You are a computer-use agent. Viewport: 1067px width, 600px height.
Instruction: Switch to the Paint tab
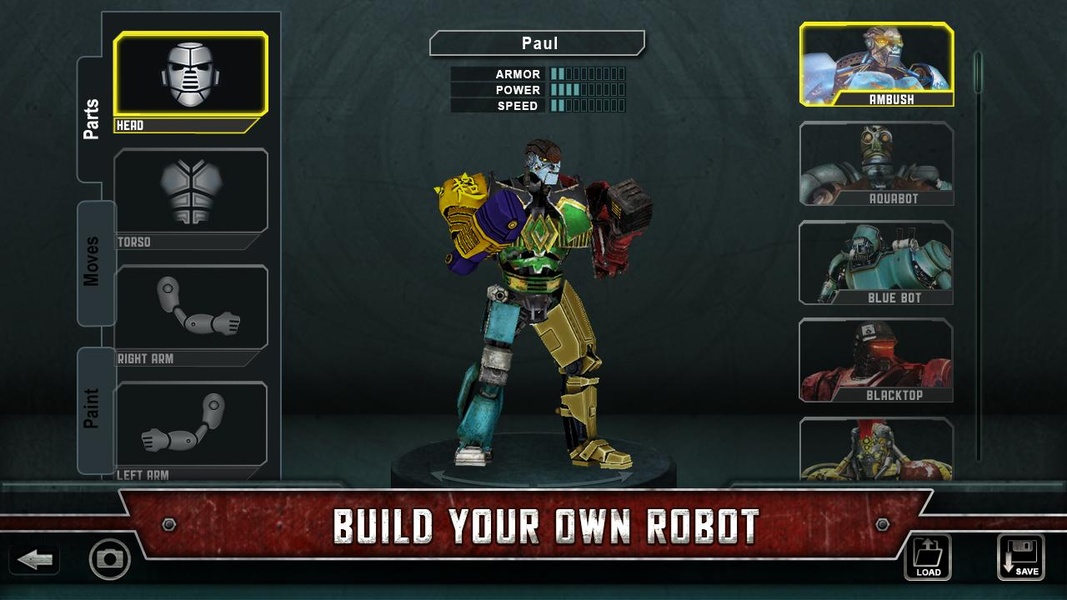click(92, 408)
